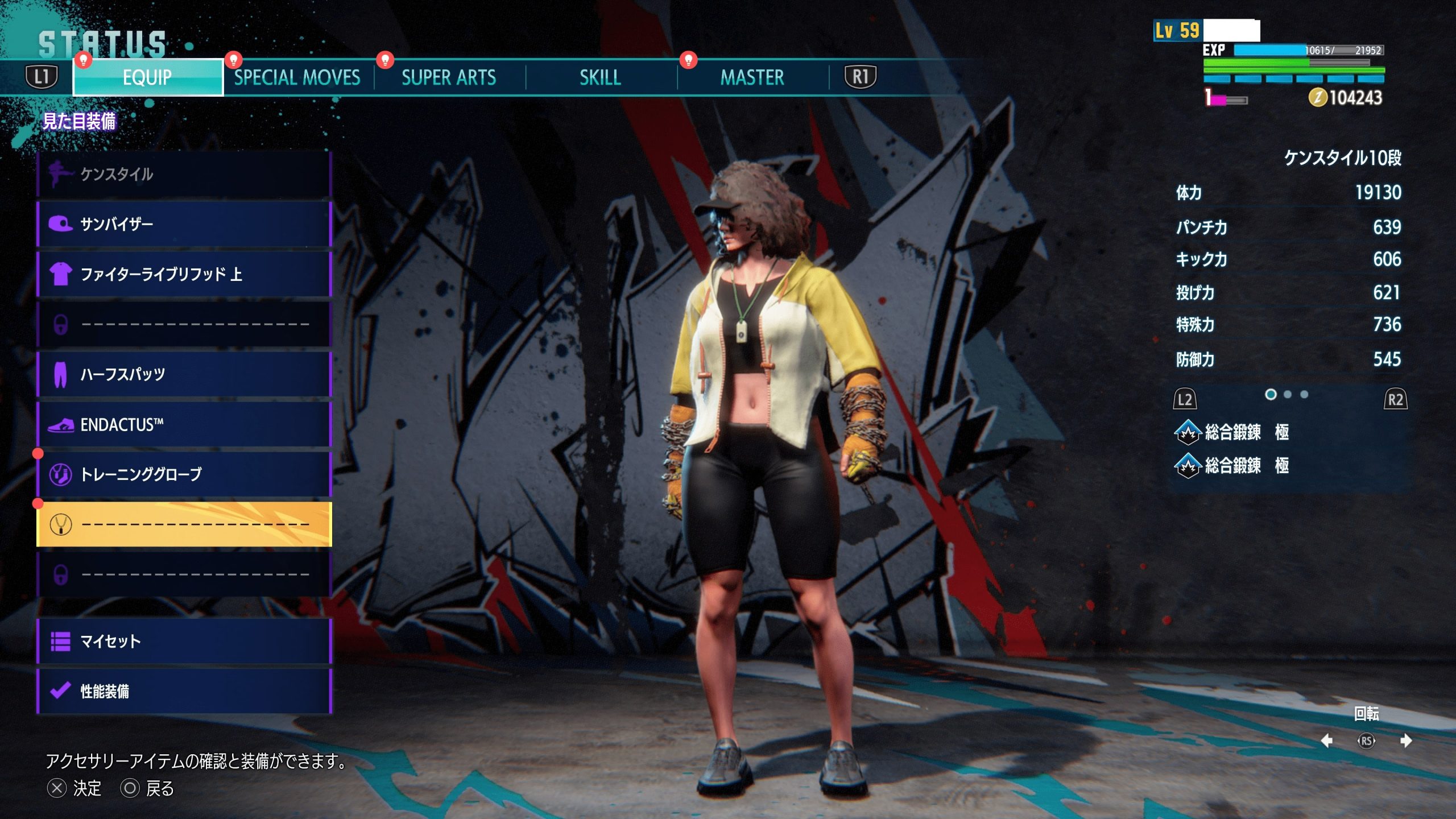
Task: Select the ケンスタイル style row
Action: click(184, 174)
